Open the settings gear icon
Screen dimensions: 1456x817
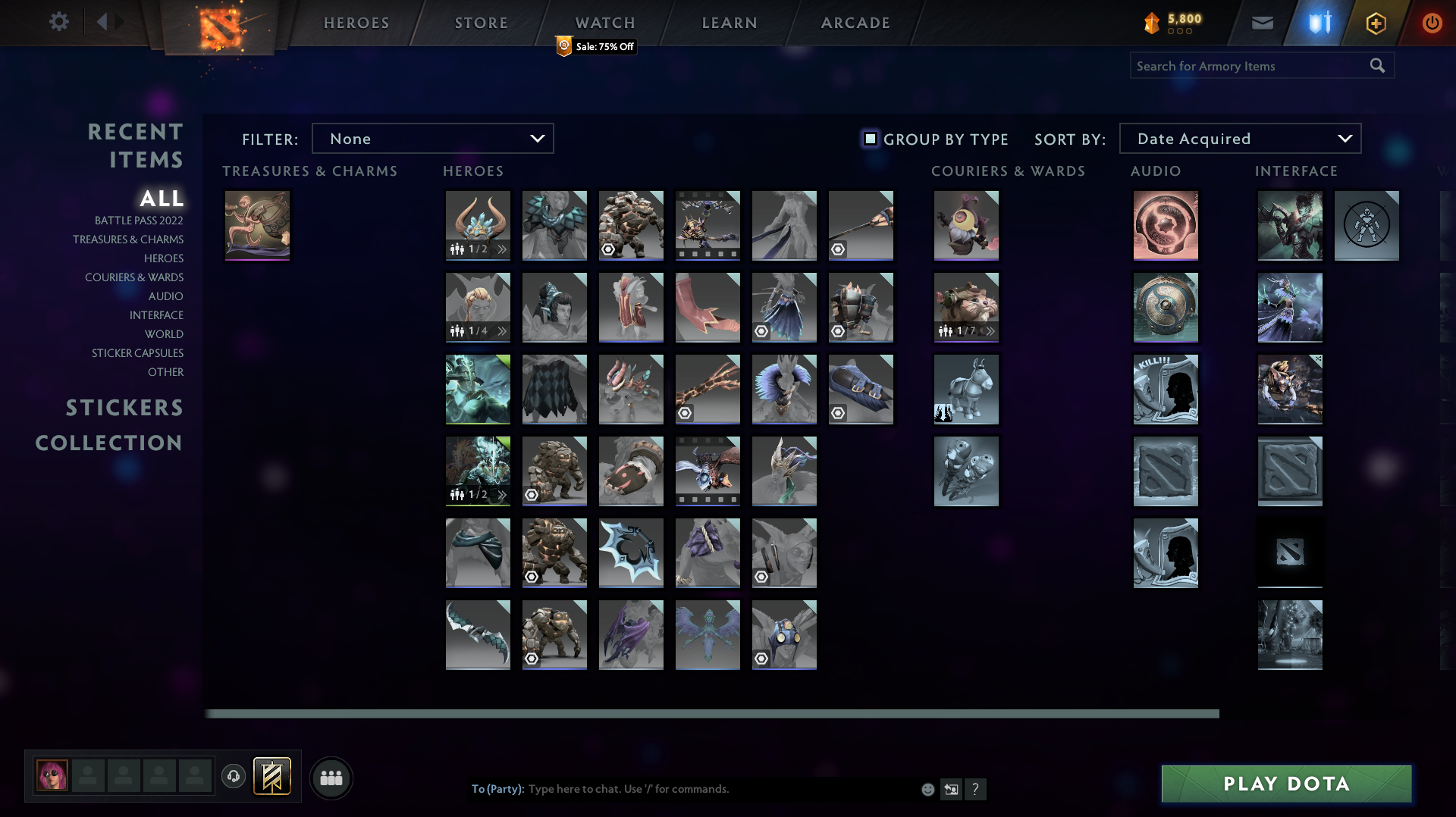59,22
